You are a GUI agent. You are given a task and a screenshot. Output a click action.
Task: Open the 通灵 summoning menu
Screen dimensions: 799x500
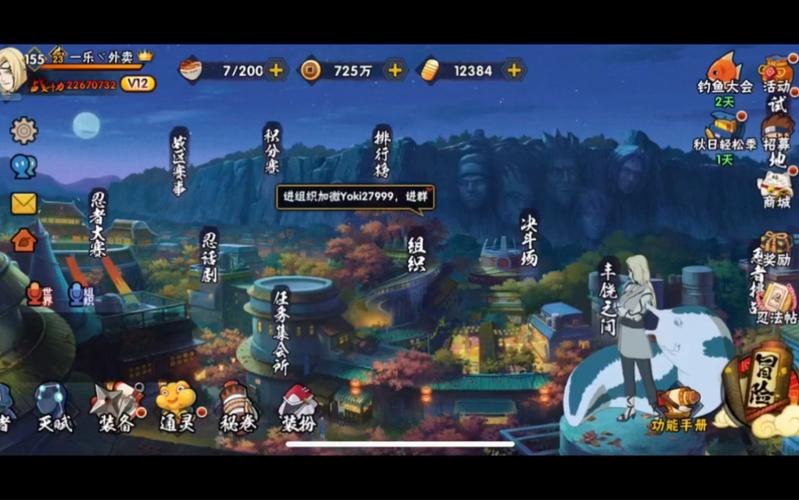pyautogui.click(x=176, y=405)
